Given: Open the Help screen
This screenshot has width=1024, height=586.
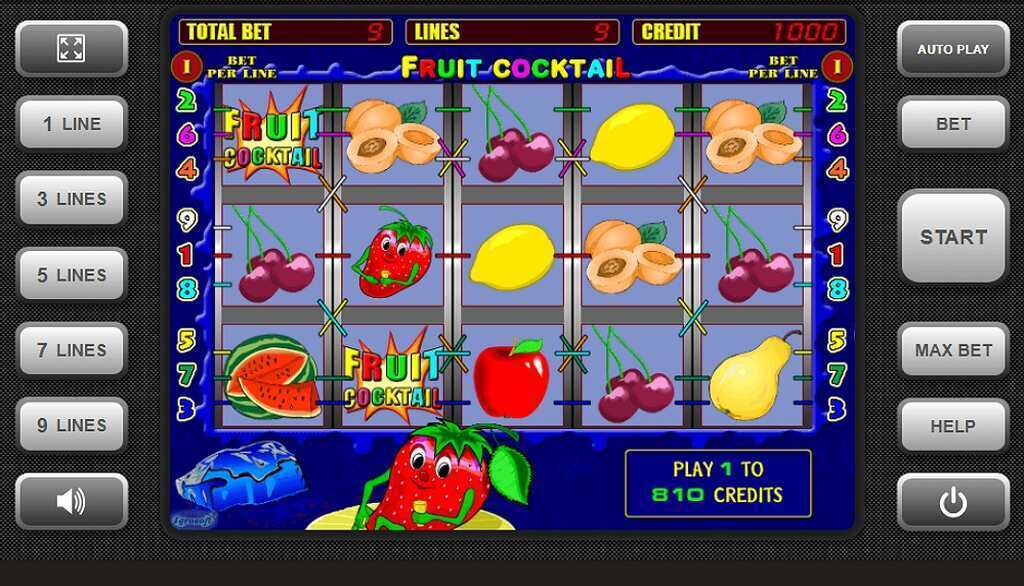Looking at the screenshot, I should (x=953, y=426).
